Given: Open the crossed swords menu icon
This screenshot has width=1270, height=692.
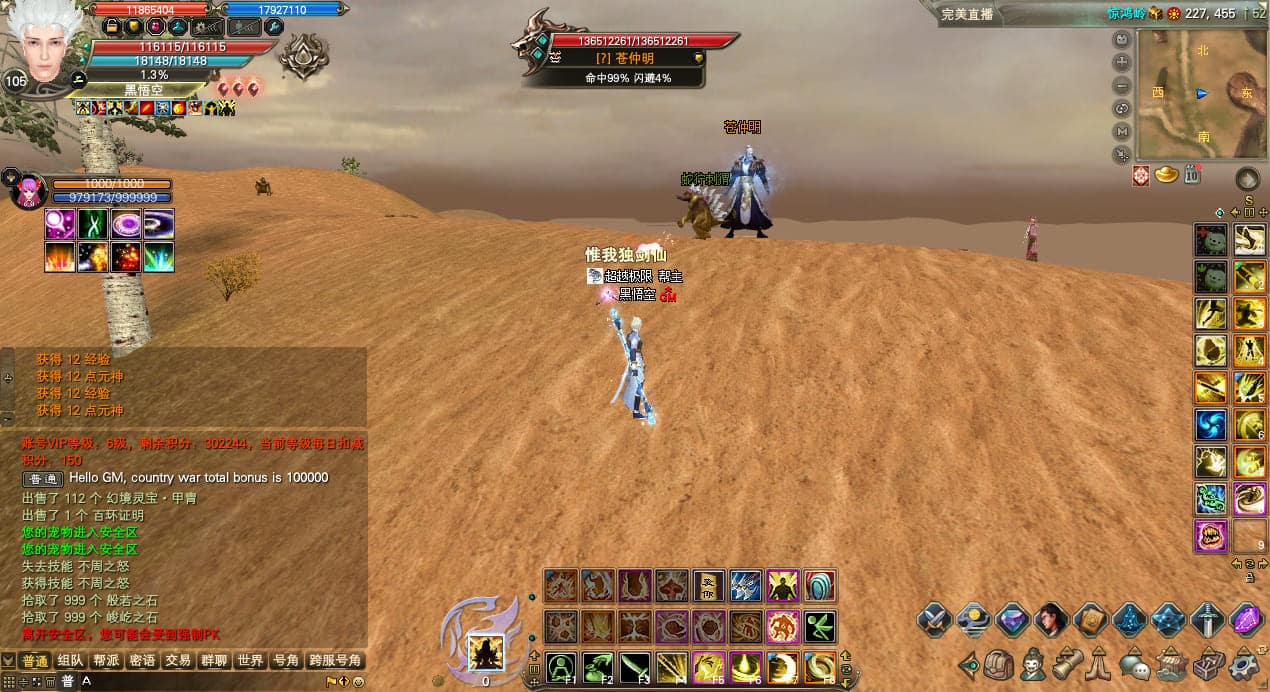Looking at the screenshot, I should [934, 620].
